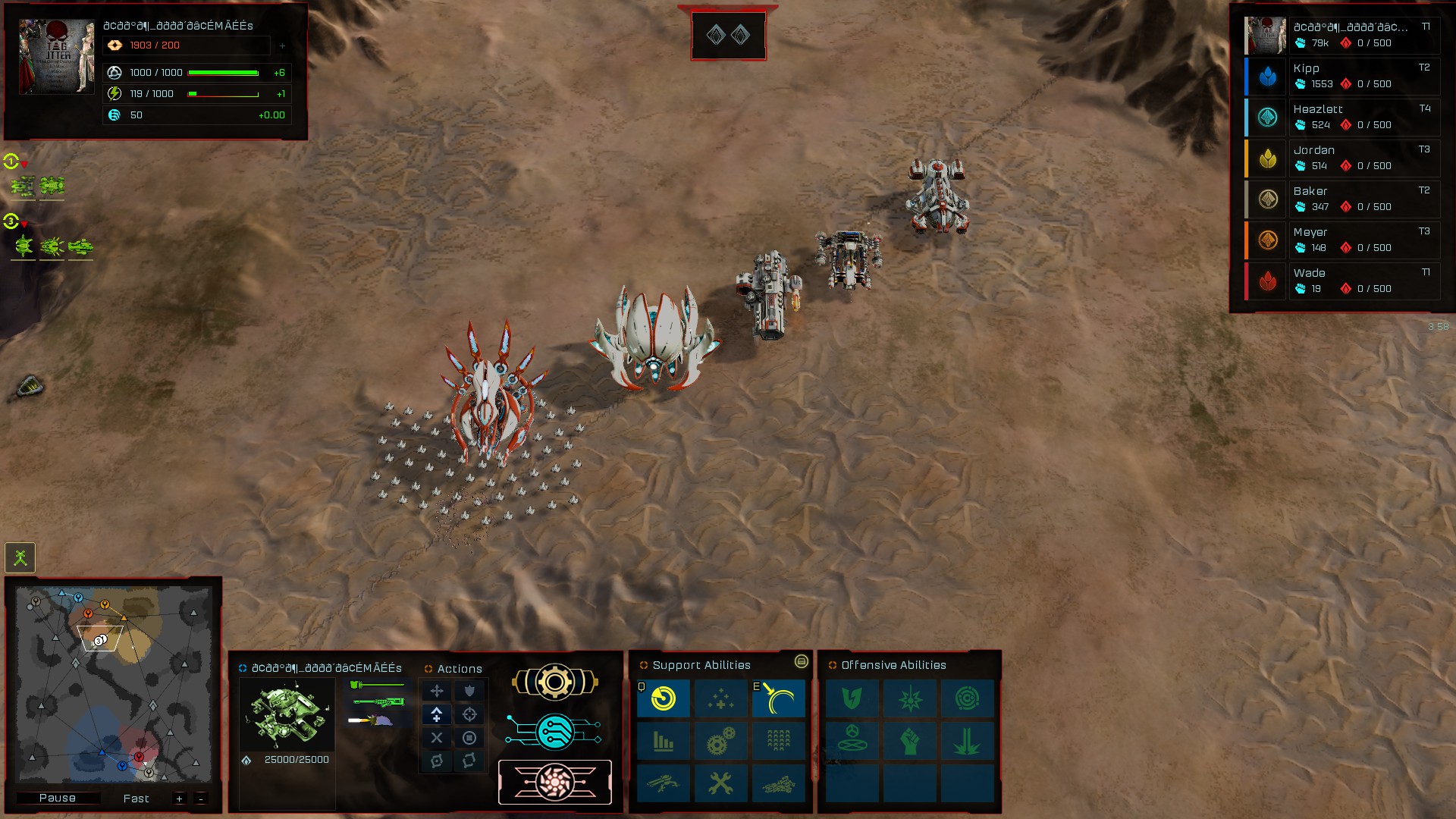Cycle the top army group with circular arrow
Image resolution: width=1456 pixels, height=819 pixels.
pyautogui.click(x=11, y=162)
